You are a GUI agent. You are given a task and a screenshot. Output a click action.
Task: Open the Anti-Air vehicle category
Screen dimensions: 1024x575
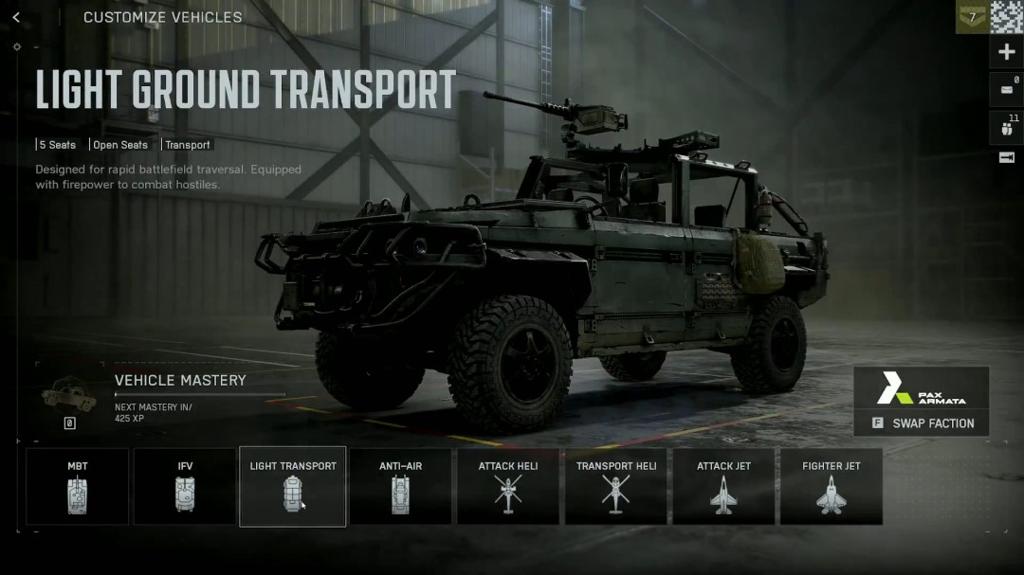pyautogui.click(x=400, y=486)
